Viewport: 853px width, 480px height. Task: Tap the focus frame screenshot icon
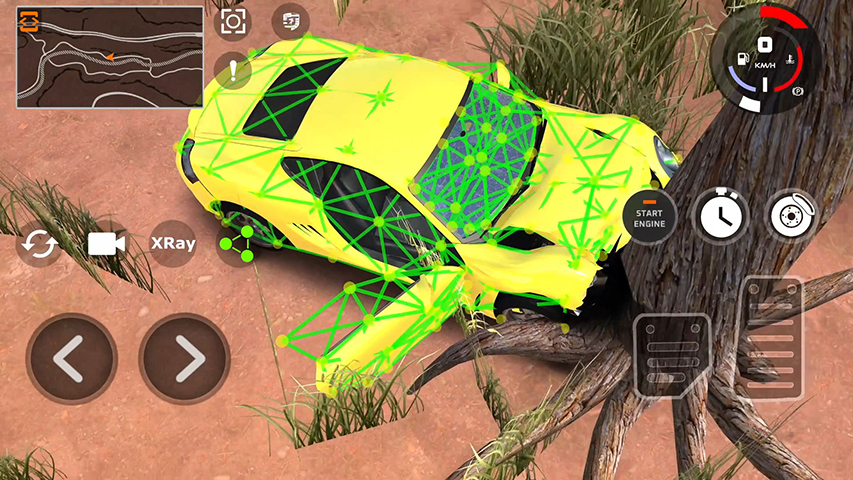click(x=233, y=21)
